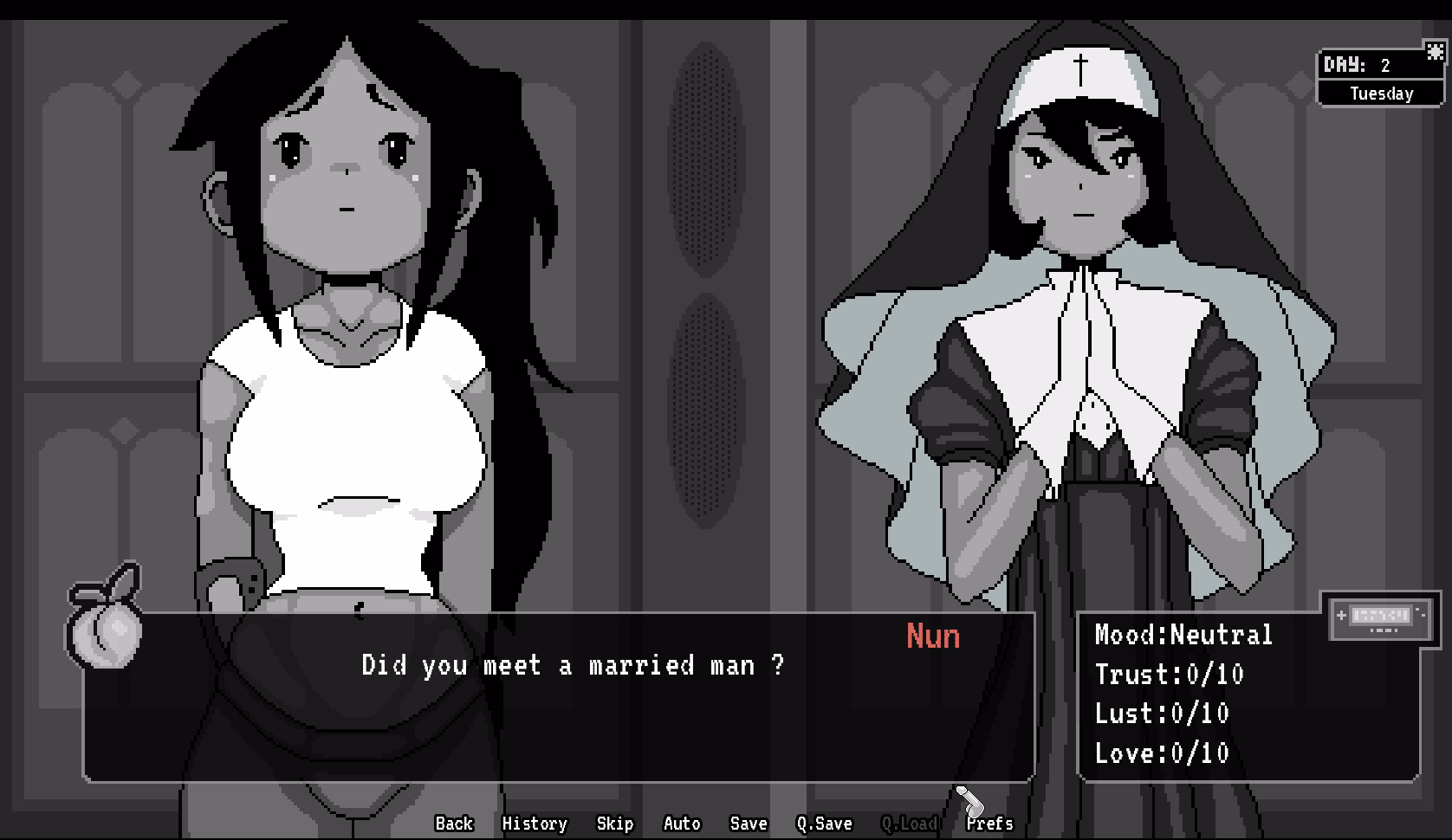Click Back in the quick menu
The height and width of the screenshot is (840, 1452).
[x=454, y=824]
